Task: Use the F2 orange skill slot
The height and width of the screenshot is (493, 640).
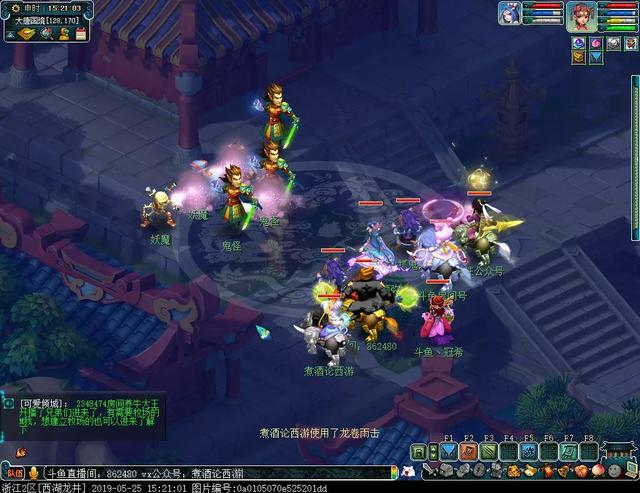Action: coord(468,451)
